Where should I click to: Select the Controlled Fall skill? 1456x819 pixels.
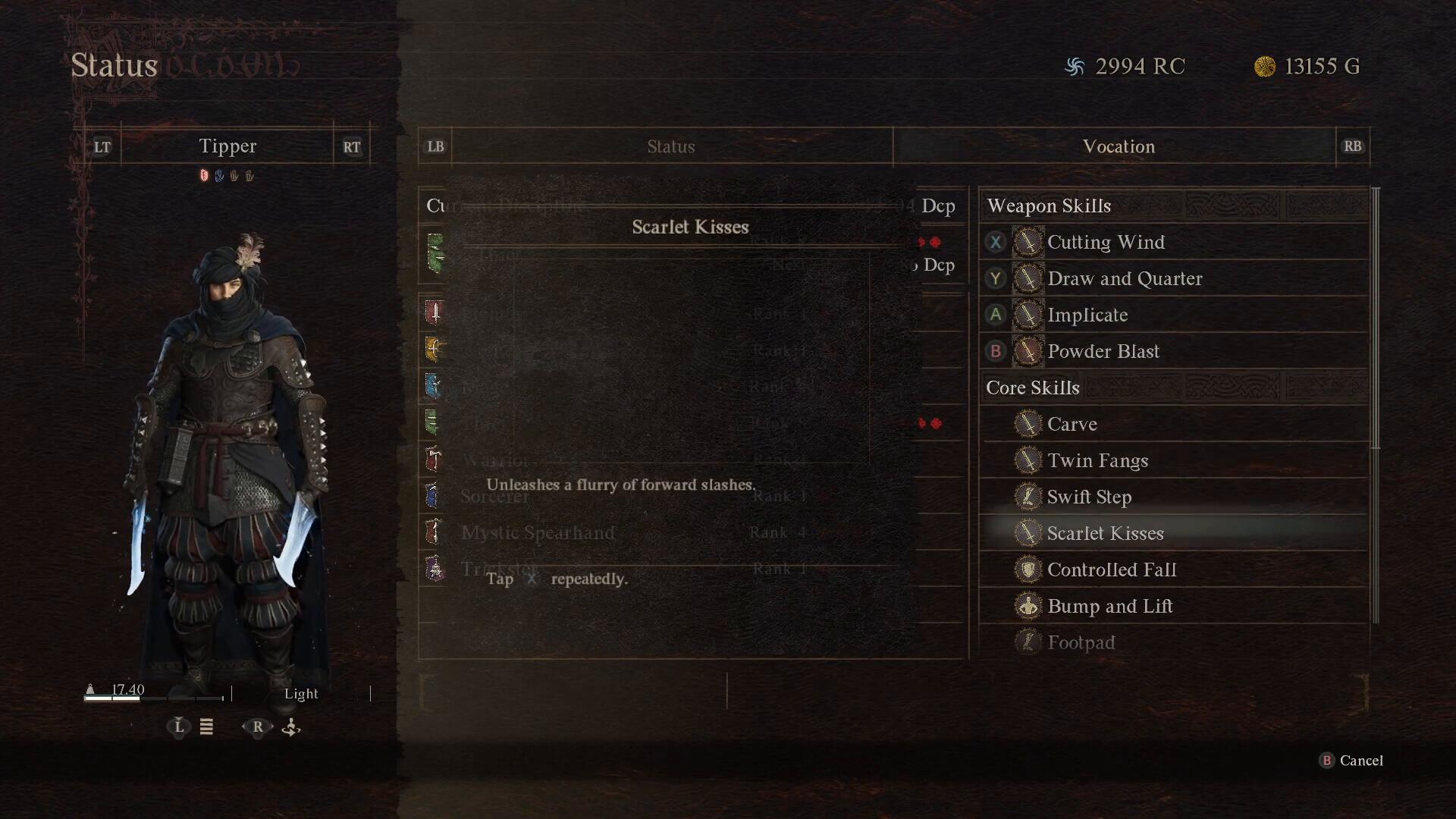1111,570
